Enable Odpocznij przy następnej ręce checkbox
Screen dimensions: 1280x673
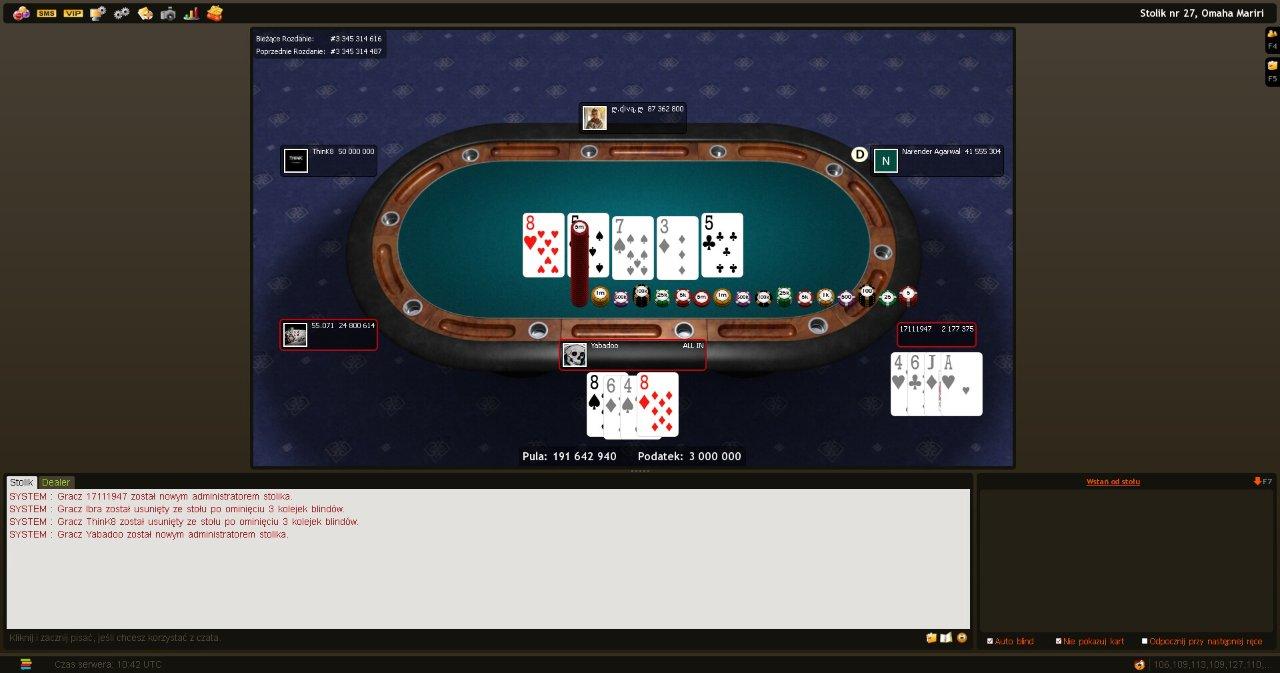[1145, 641]
